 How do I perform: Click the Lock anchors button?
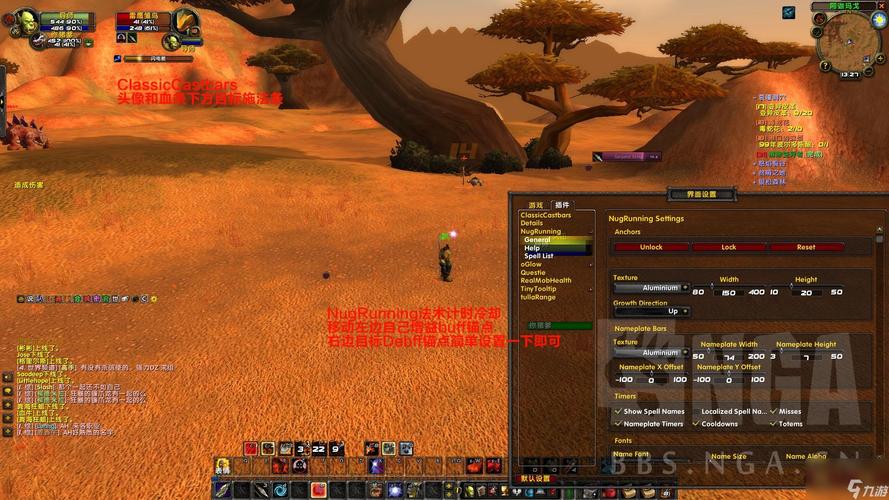(x=728, y=247)
